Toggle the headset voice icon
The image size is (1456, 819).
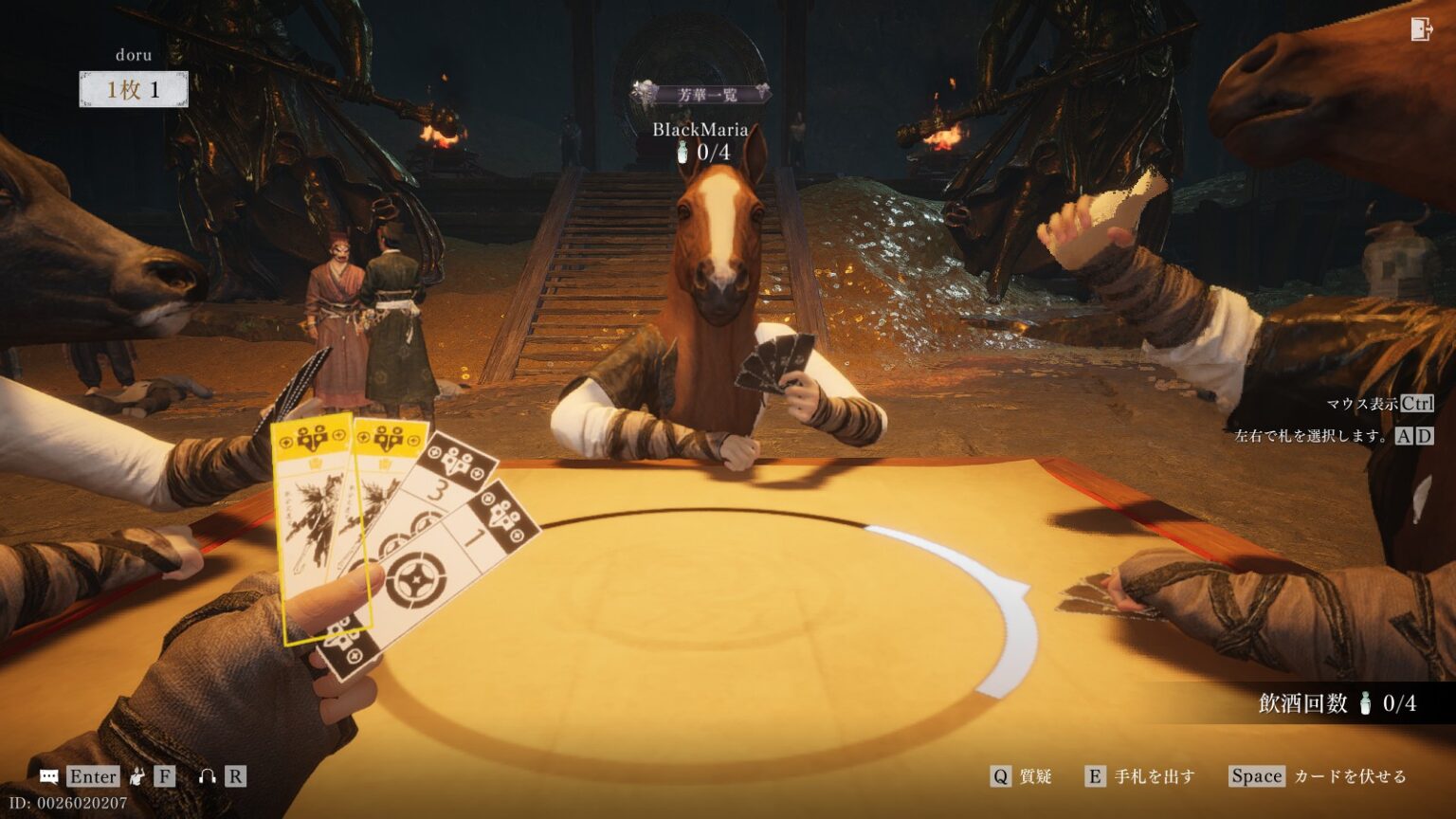click(x=207, y=776)
